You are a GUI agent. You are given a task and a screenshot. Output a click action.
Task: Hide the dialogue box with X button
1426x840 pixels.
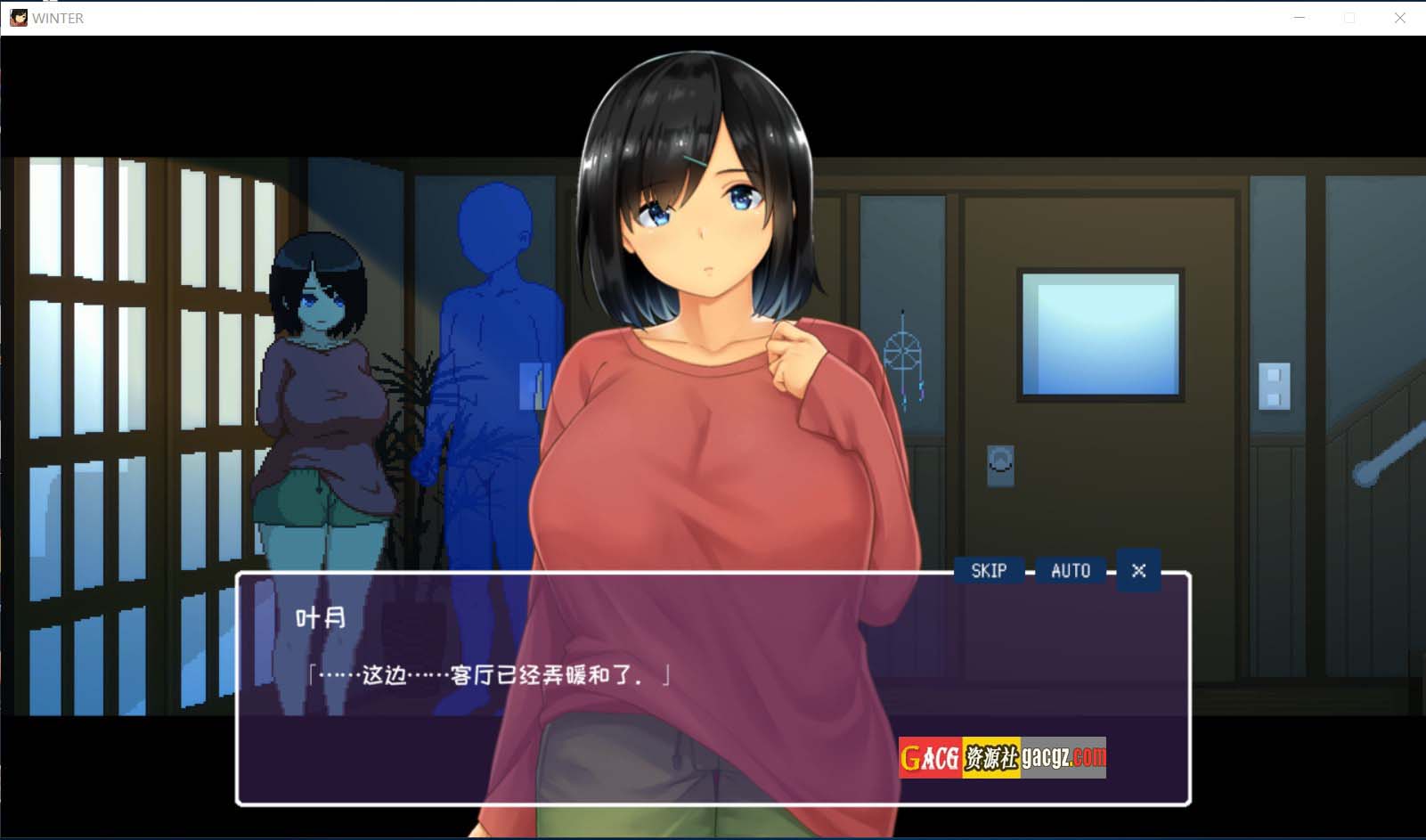(1138, 571)
